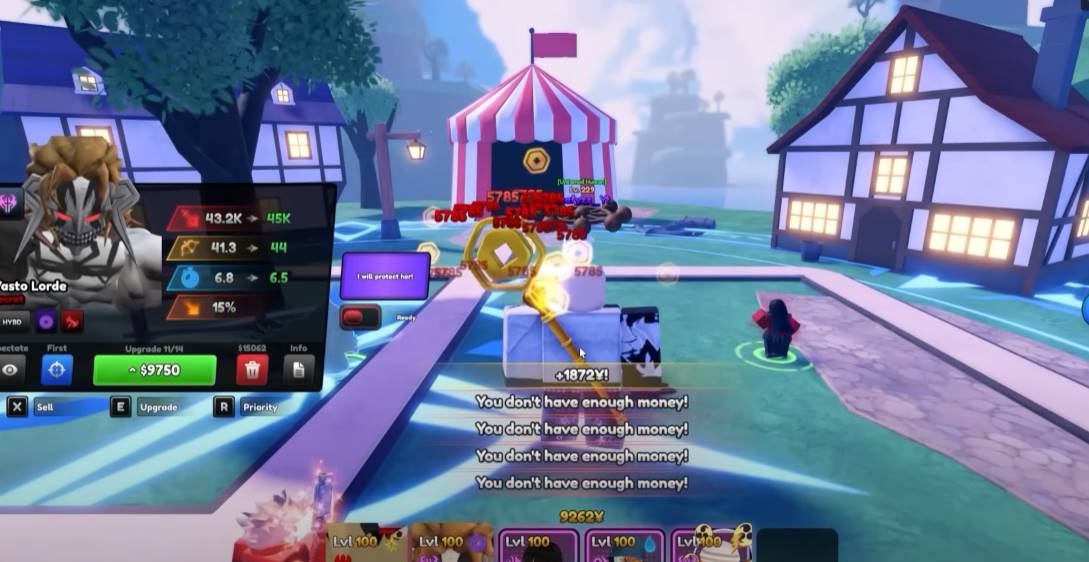The image size is (1089, 562).
Task: Buy the $9750 upgrade for Vasto Lorde
Action: coord(154,370)
